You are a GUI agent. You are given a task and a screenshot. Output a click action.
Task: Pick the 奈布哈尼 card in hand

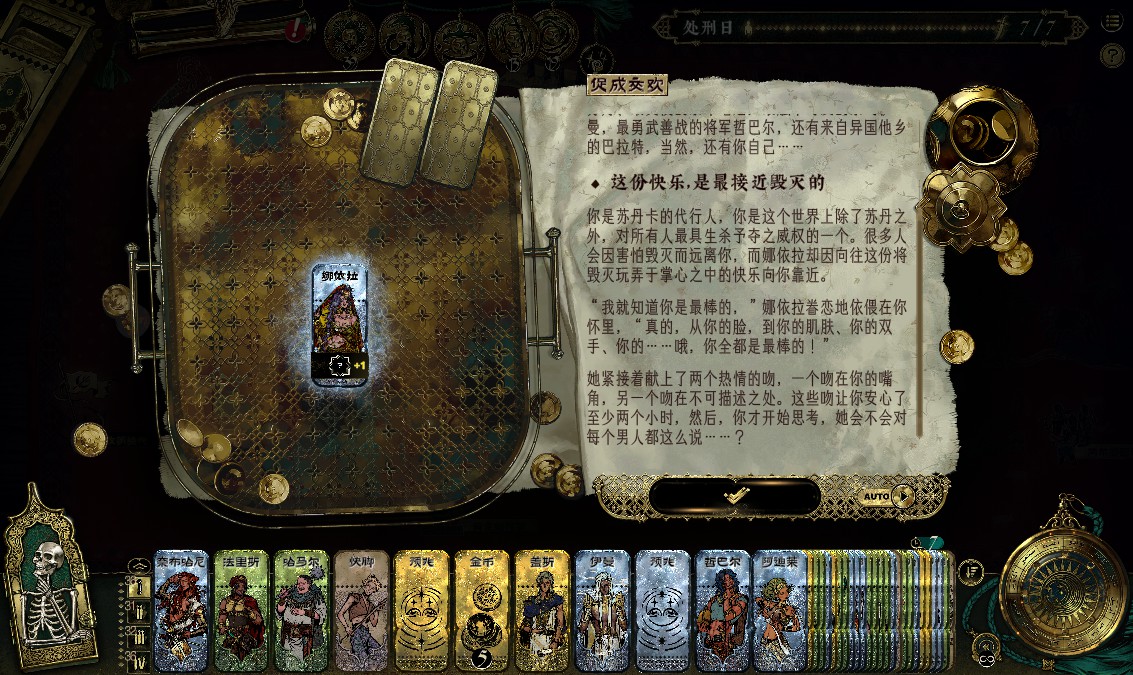182,610
